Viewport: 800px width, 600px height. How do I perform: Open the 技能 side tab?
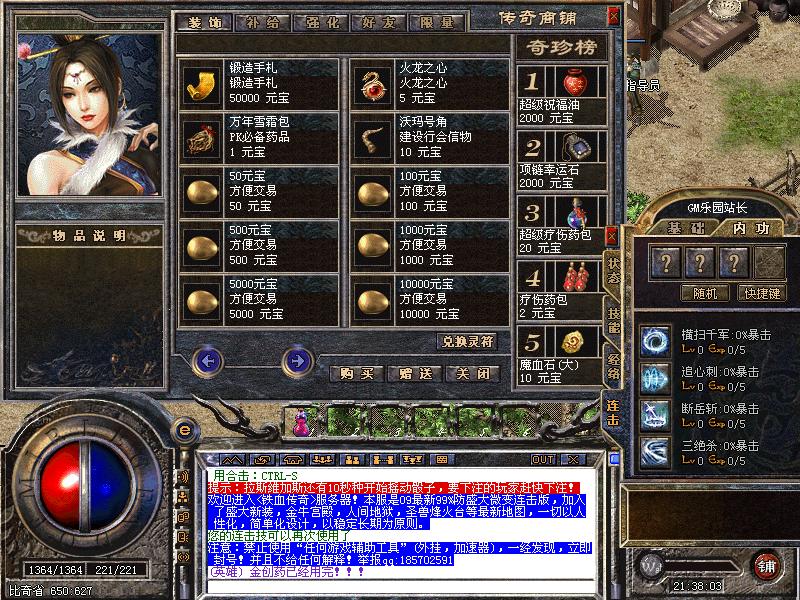coord(613,317)
